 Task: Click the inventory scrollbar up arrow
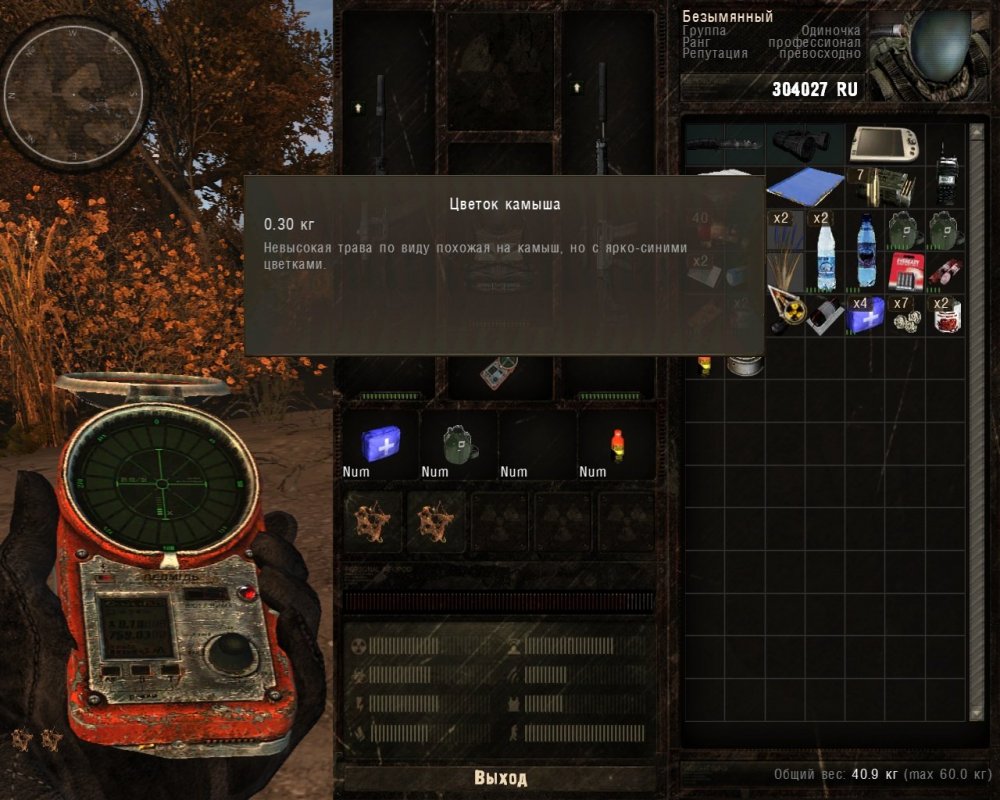pyautogui.click(x=976, y=129)
